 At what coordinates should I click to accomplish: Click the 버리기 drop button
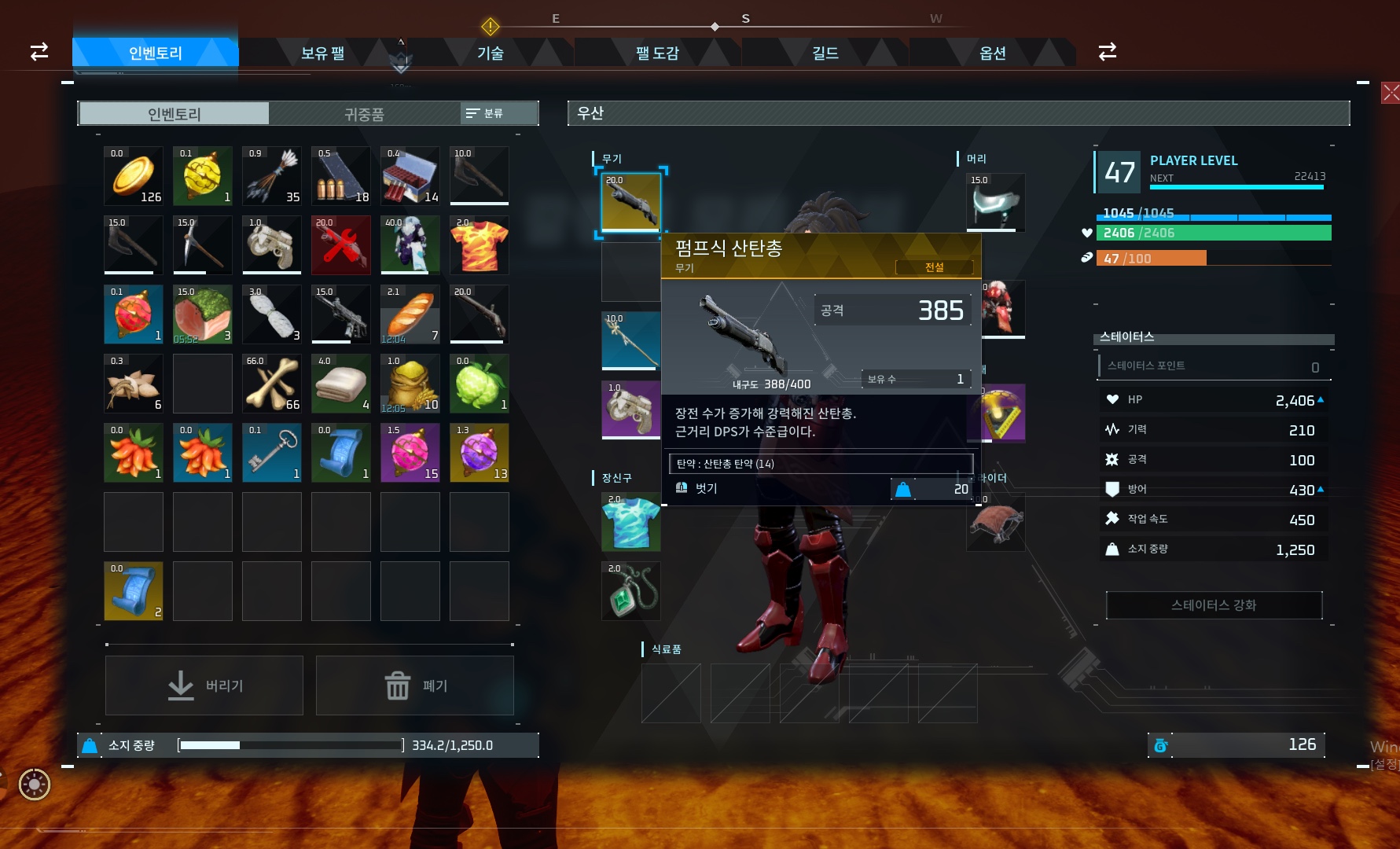pyautogui.click(x=204, y=685)
